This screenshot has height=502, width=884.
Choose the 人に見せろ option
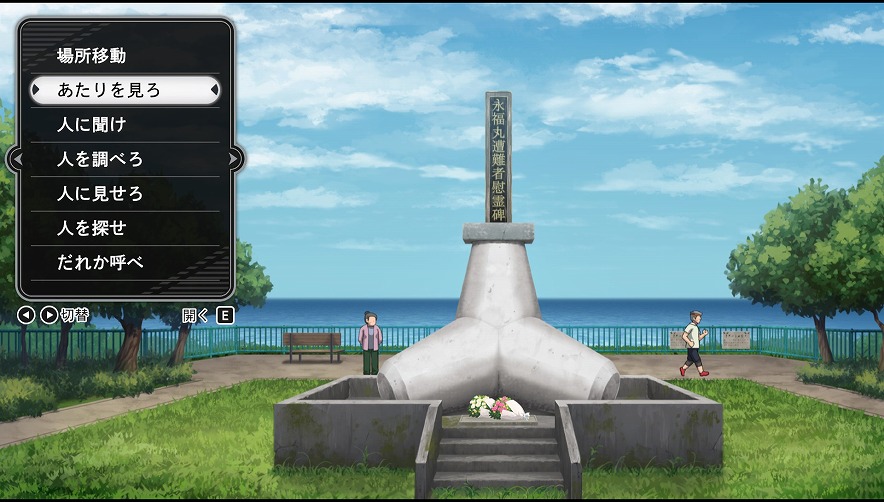point(100,193)
